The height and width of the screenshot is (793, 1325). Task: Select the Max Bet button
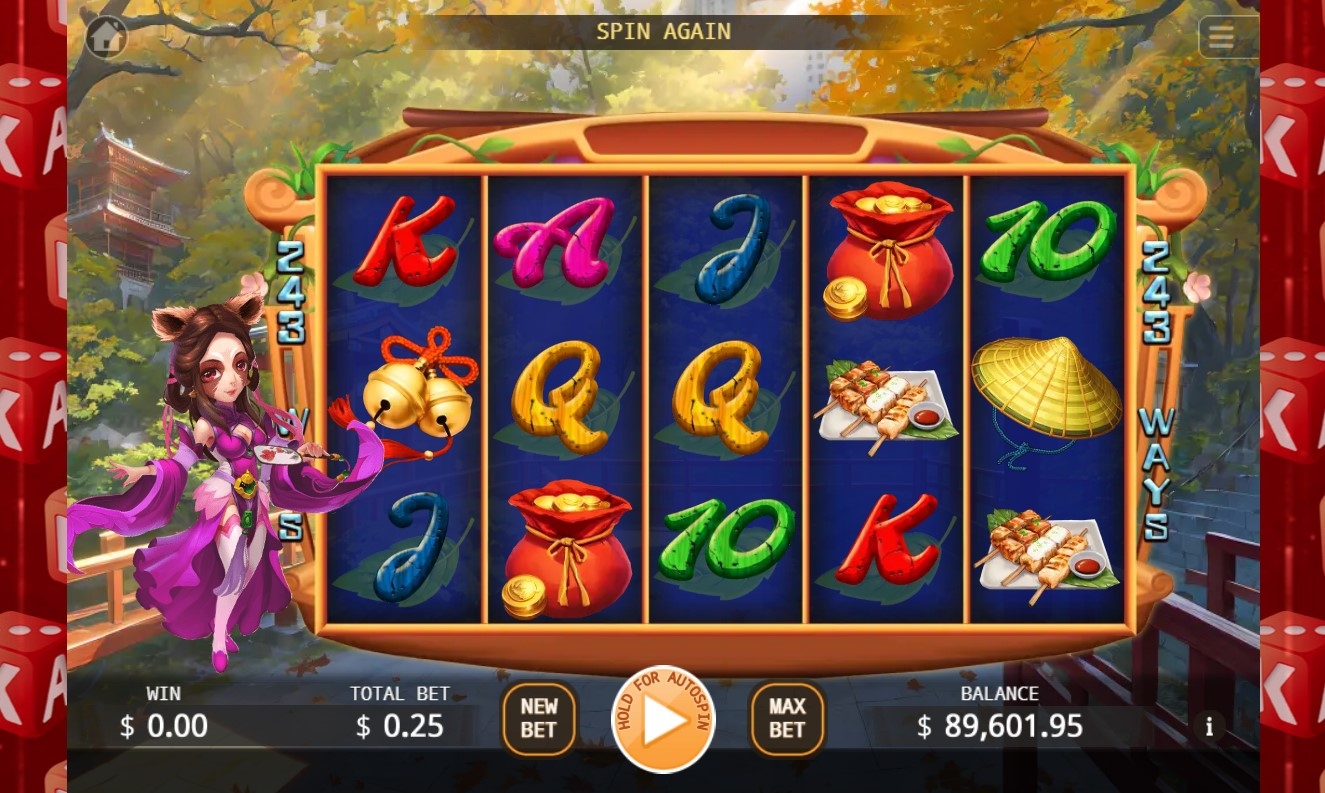coord(787,718)
